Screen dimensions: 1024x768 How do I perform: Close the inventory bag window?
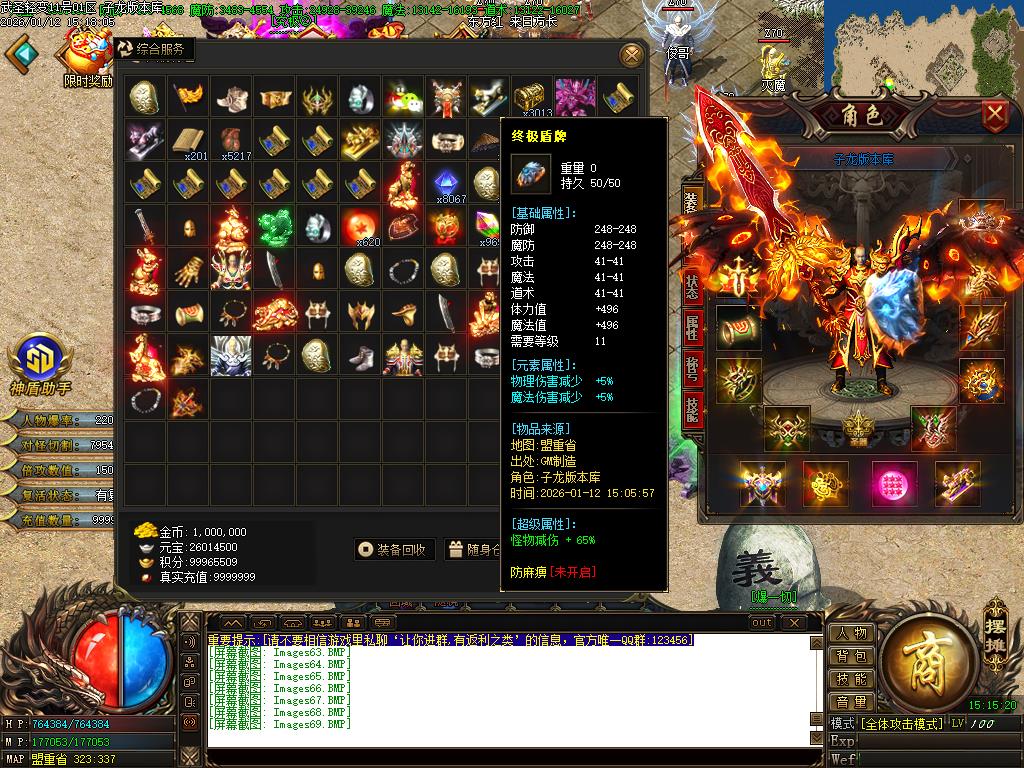coord(631,54)
